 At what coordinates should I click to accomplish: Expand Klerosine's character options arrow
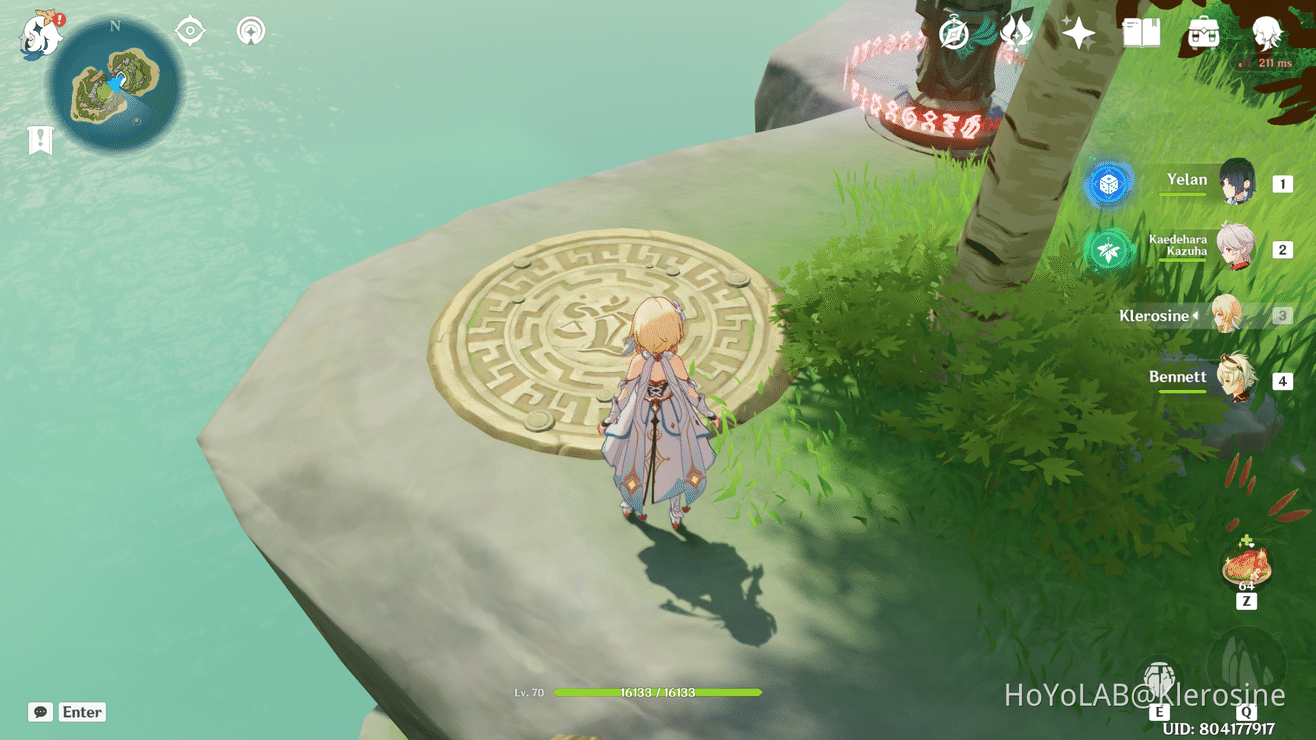pyautogui.click(x=1197, y=315)
